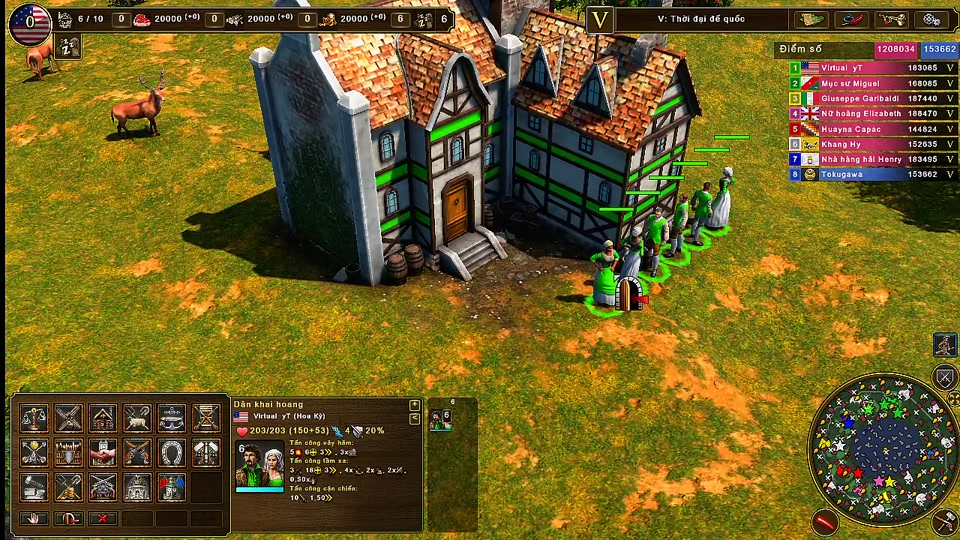The width and height of the screenshot is (960, 540).
Task: Click the red X delete command
Action: (x=102, y=519)
